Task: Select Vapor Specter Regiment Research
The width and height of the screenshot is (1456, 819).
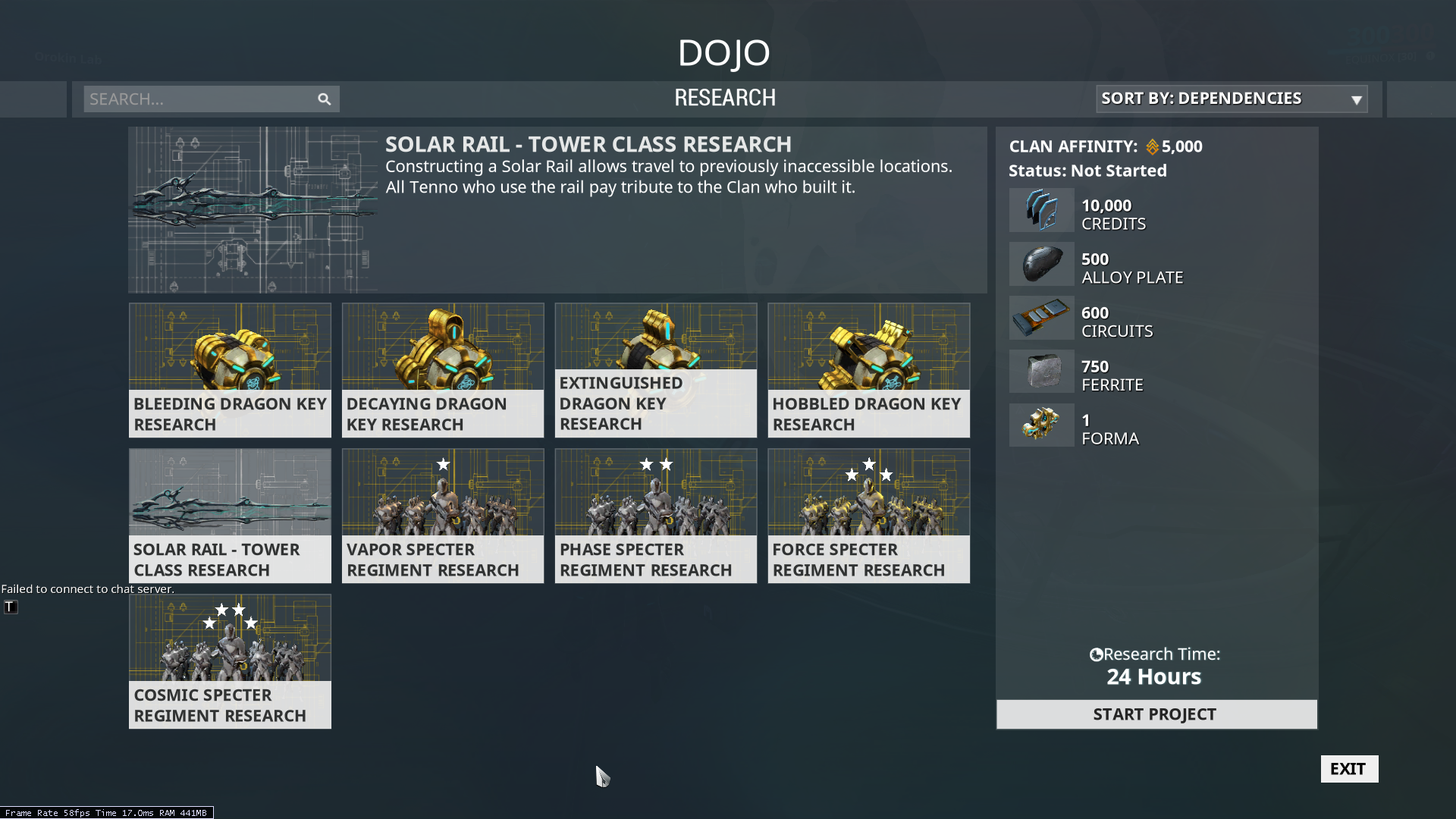Action: [443, 516]
